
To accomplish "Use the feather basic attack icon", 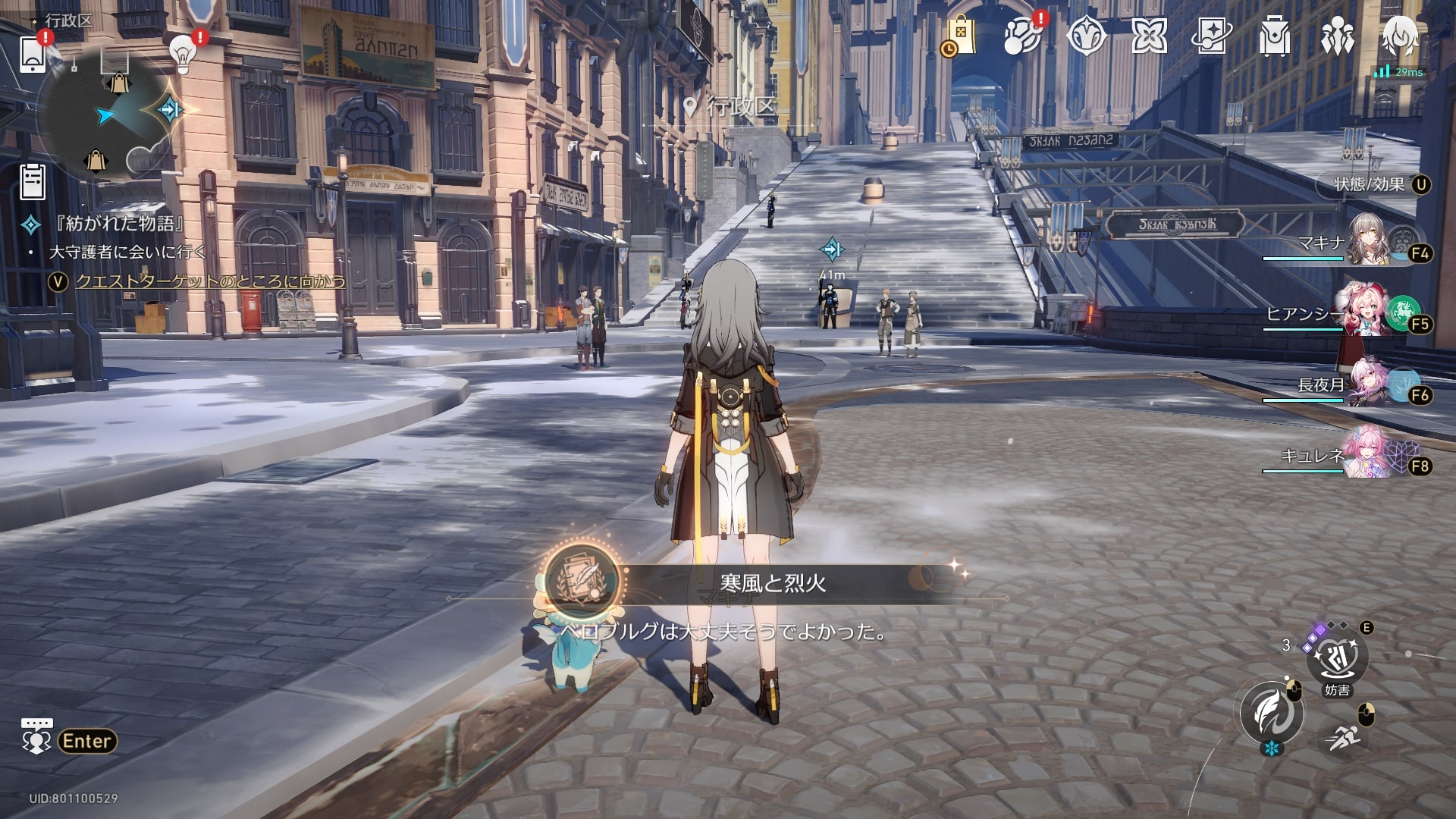I will (x=1272, y=712).
